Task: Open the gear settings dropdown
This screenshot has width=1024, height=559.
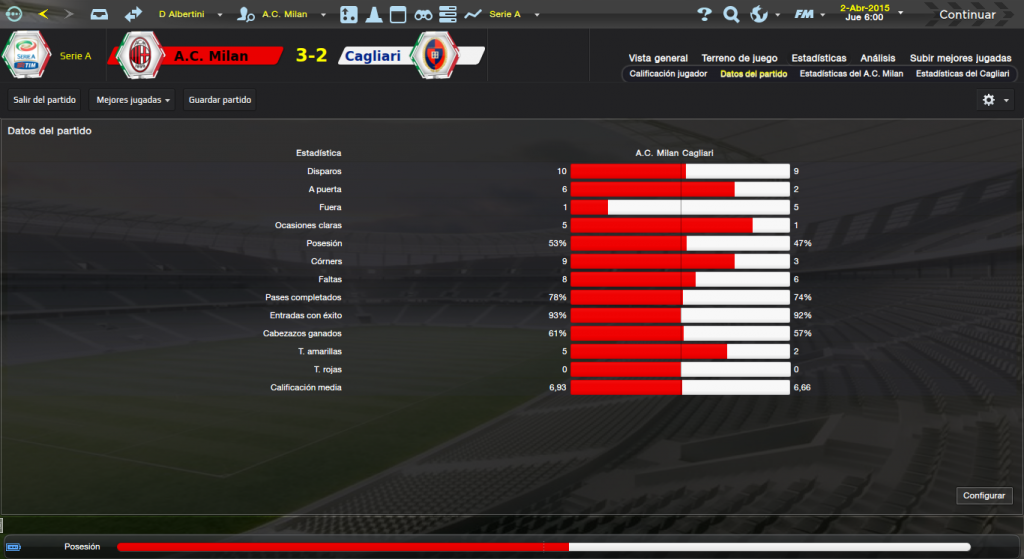Action: click(995, 100)
